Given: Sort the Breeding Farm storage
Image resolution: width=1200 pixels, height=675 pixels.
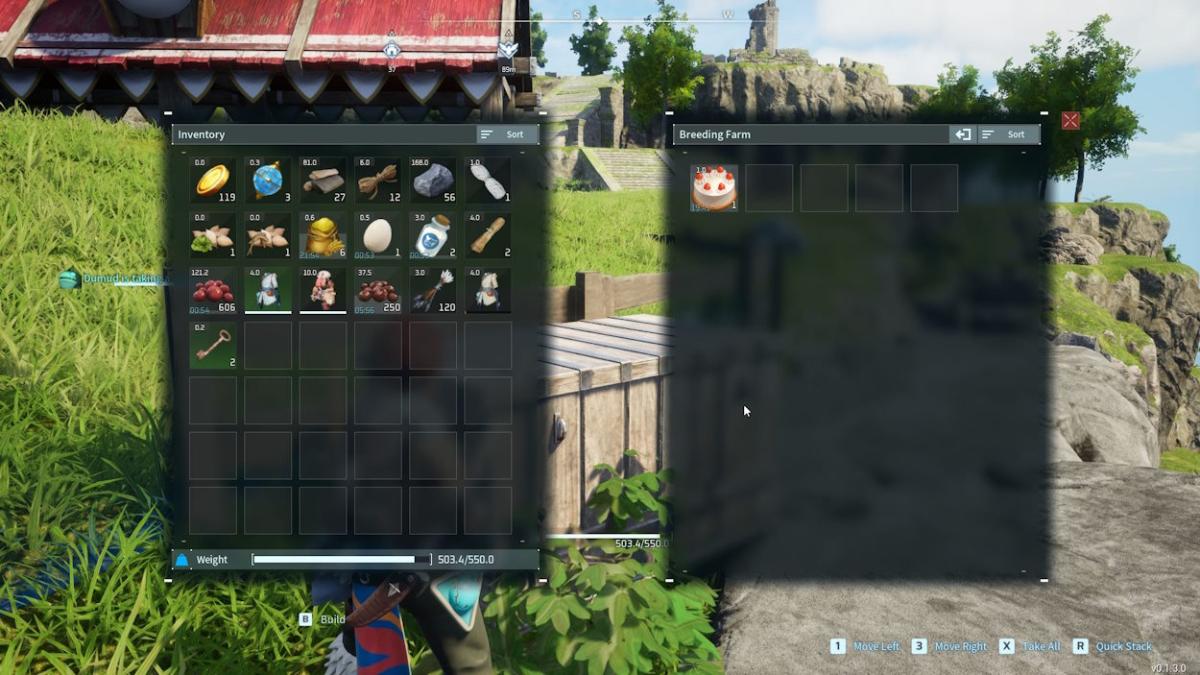Looking at the screenshot, I should (x=1008, y=134).
